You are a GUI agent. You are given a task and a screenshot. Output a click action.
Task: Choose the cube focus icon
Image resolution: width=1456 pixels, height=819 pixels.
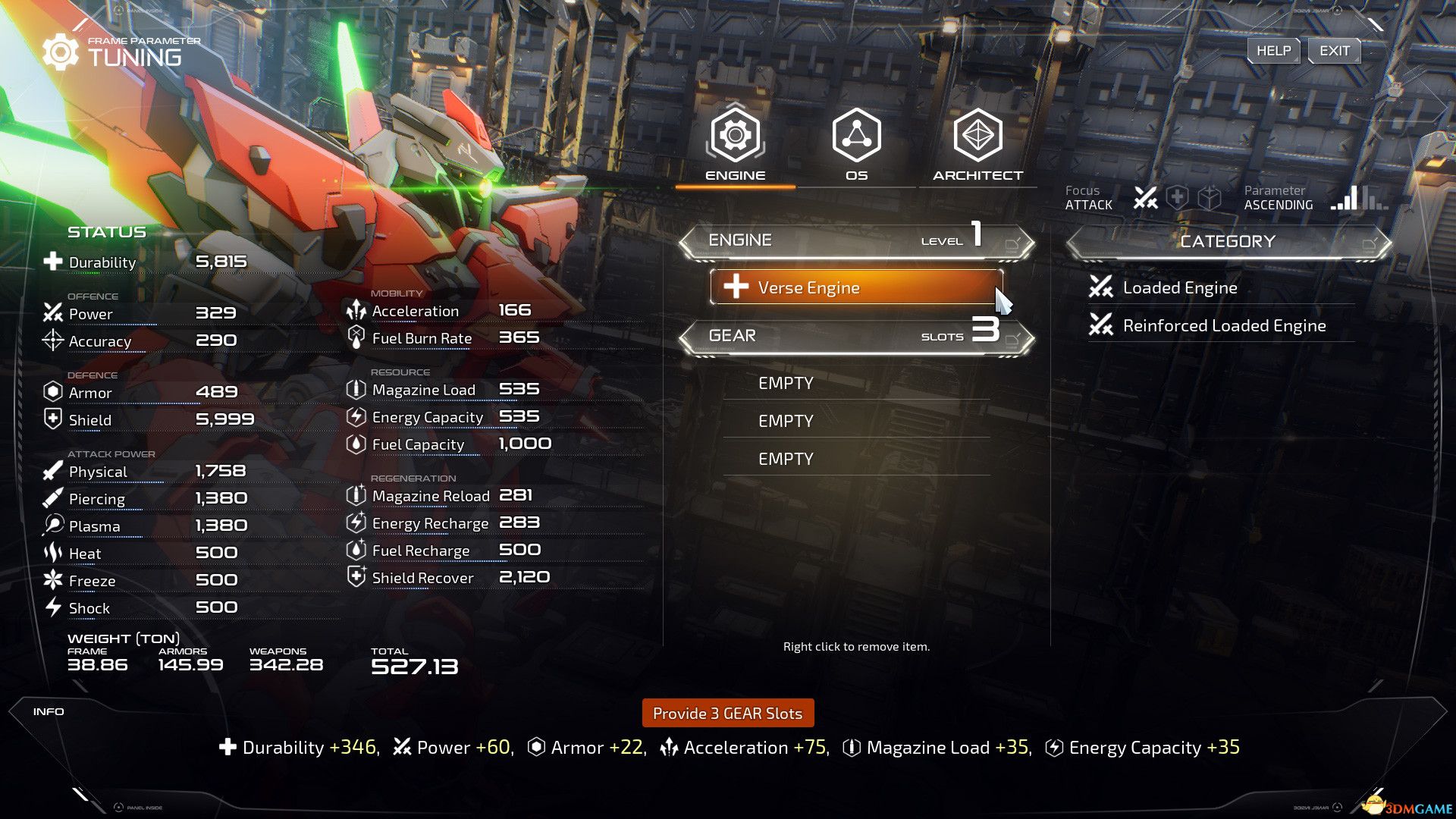coord(1210,198)
